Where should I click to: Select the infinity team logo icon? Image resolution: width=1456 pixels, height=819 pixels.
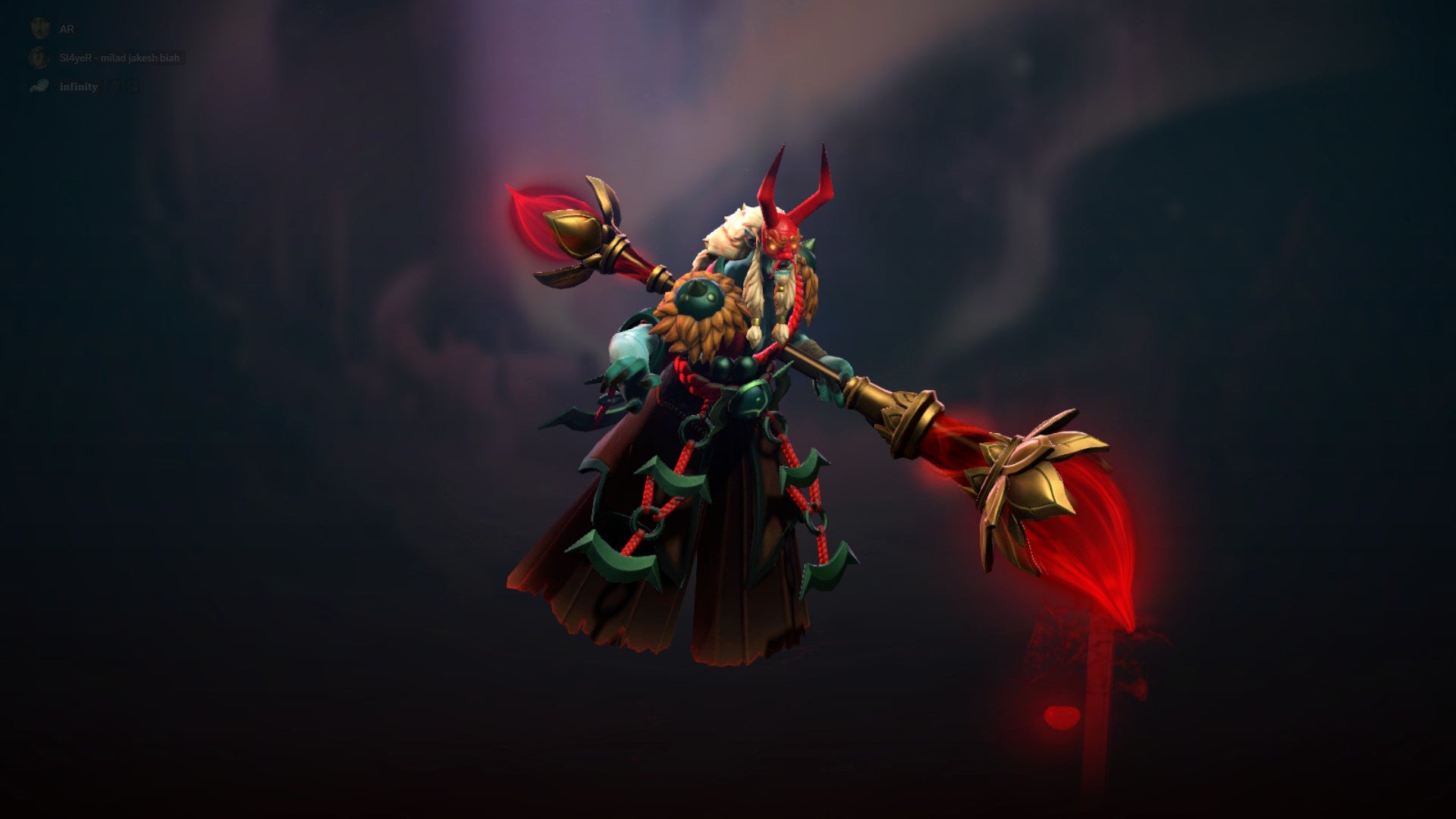point(39,86)
